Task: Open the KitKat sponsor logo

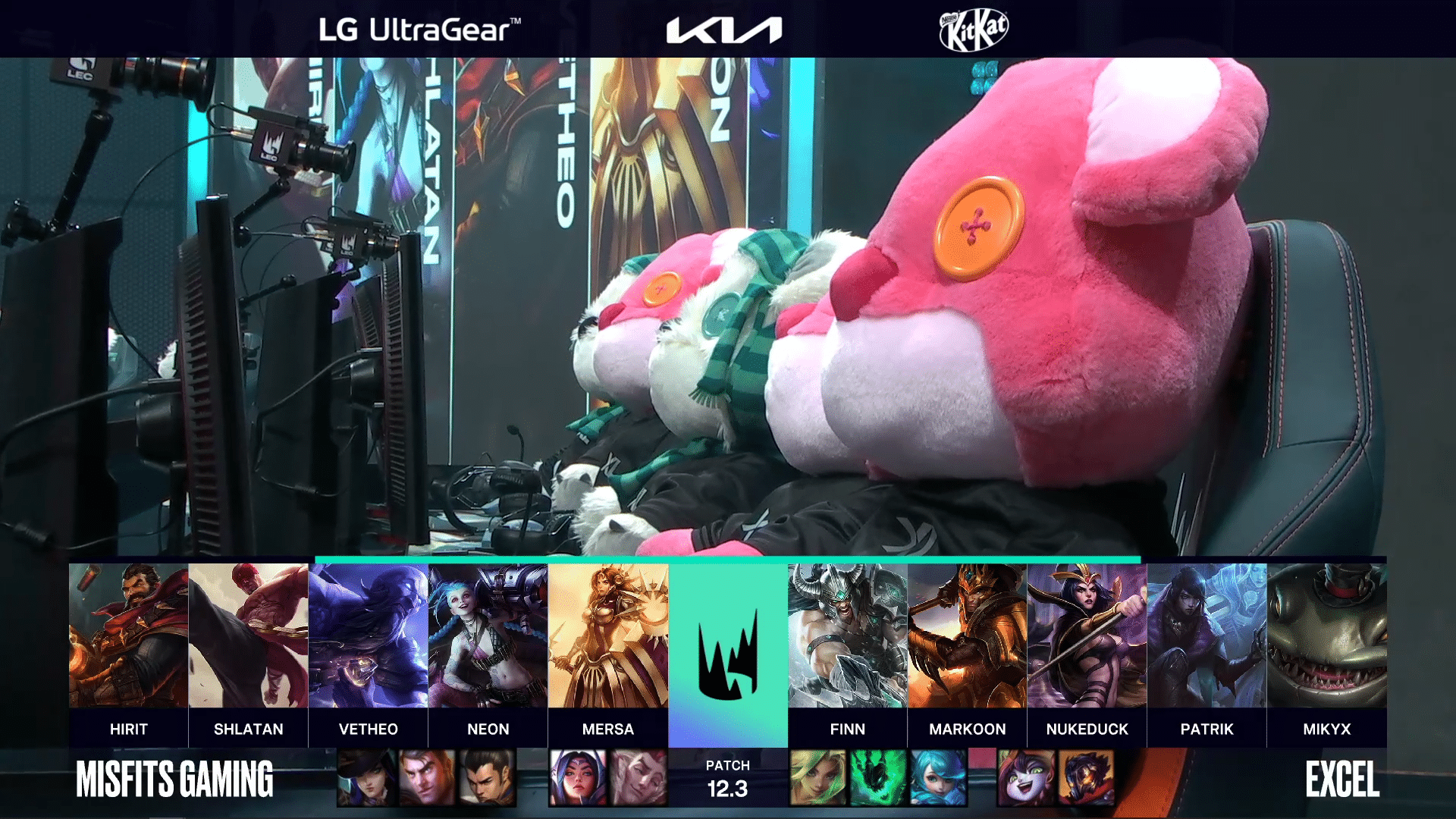Action: coord(974,30)
